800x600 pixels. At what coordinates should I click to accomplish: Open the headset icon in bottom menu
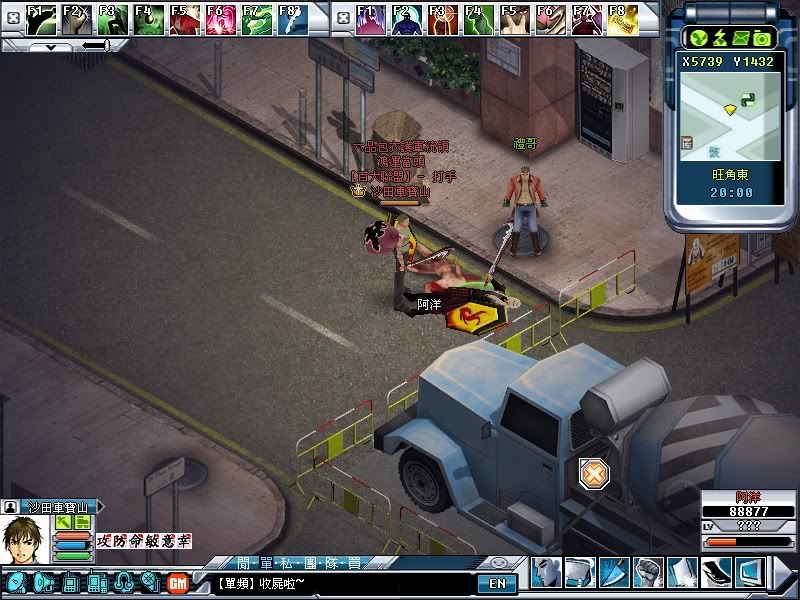pyautogui.click(x=124, y=582)
